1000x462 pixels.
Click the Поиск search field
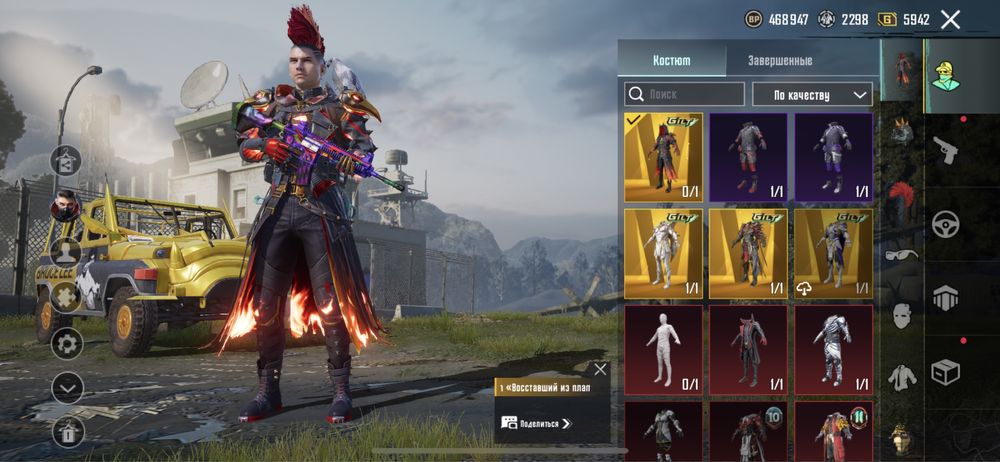point(685,94)
